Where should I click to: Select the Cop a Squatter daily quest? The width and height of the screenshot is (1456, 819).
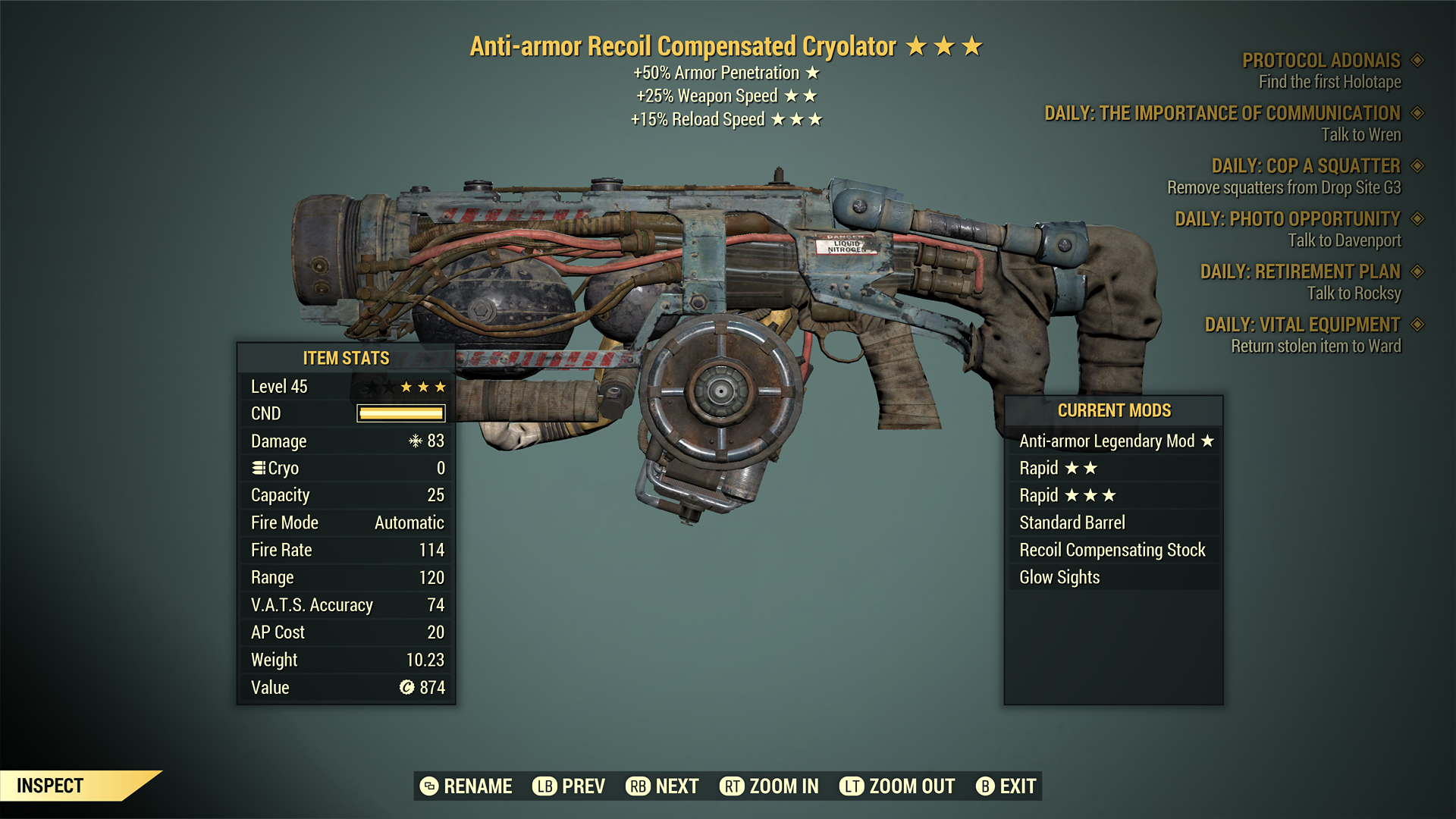click(x=1305, y=166)
